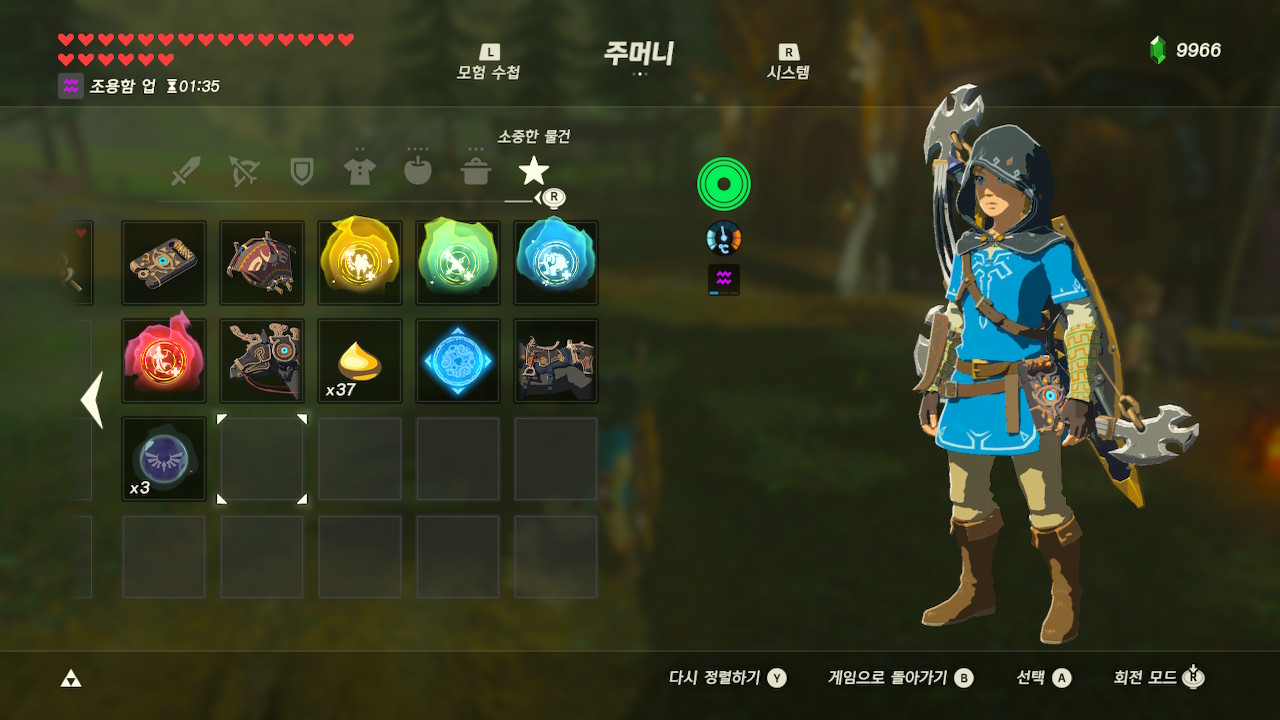Choose the blue Travel Medallion item
This screenshot has height=720, width=1280.
458,361
